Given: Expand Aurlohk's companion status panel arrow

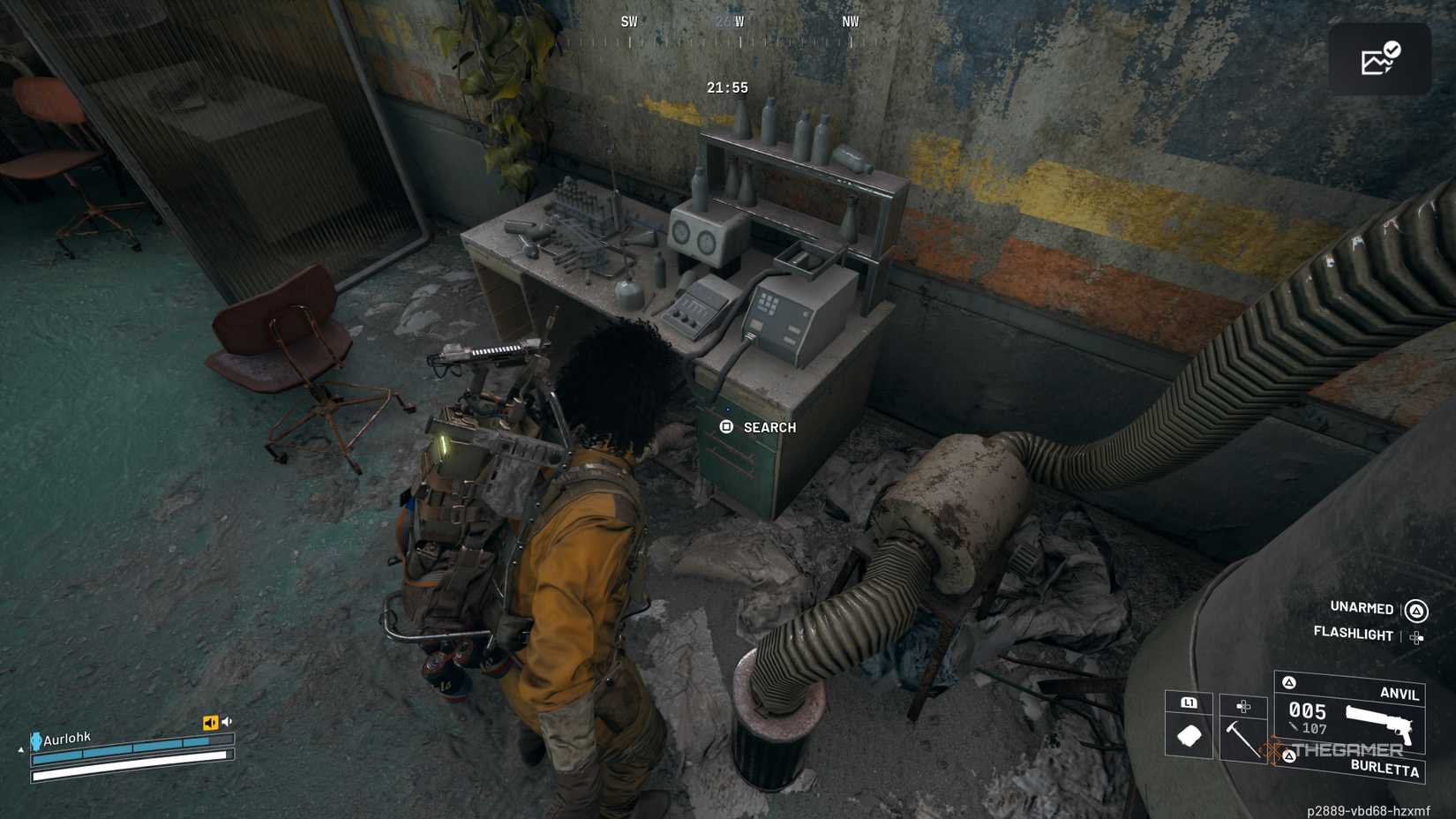Looking at the screenshot, I should coord(21,749).
